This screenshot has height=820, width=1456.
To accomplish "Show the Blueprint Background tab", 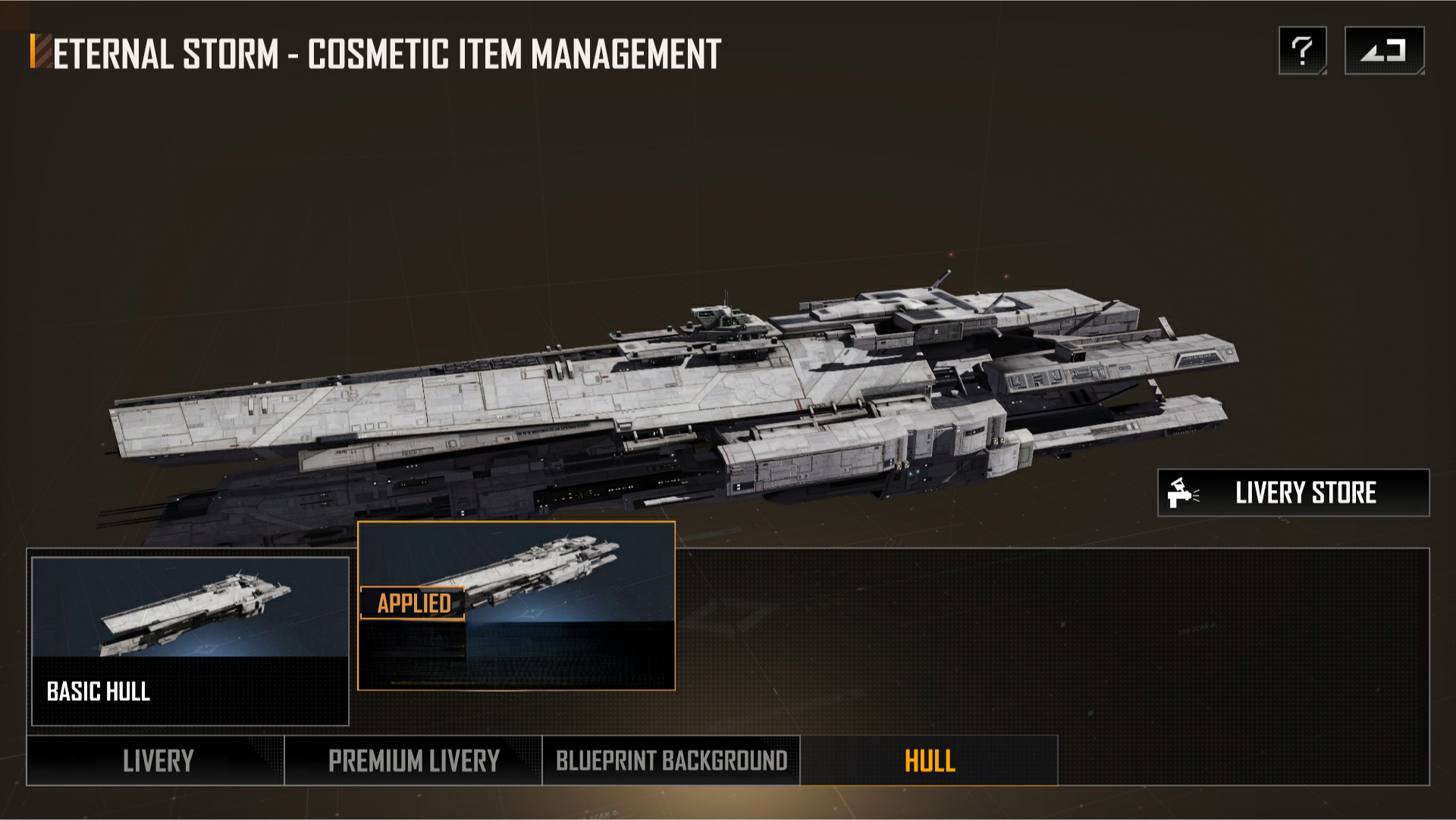I will click(x=671, y=761).
